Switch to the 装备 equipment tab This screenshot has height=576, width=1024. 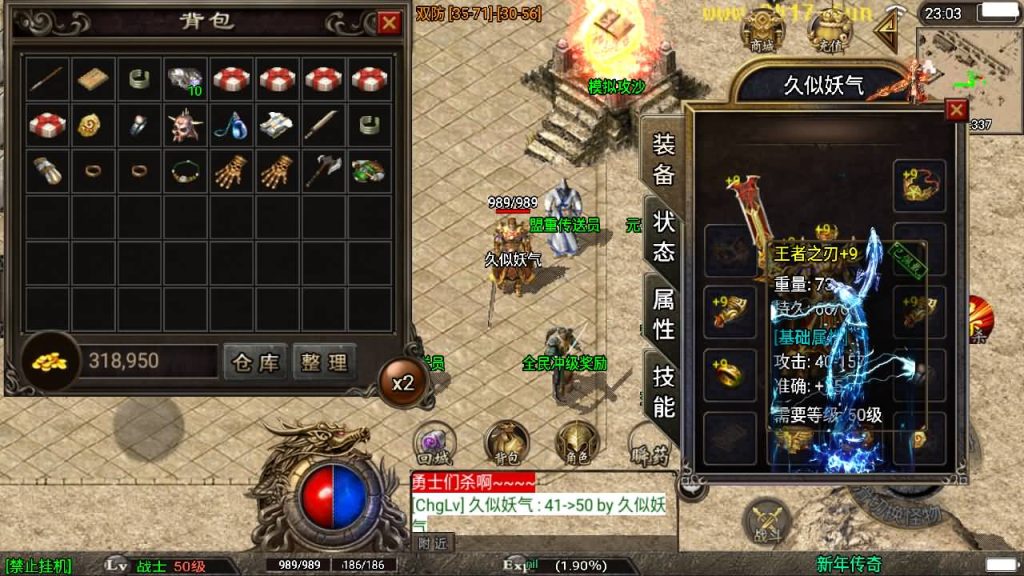click(663, 160)
